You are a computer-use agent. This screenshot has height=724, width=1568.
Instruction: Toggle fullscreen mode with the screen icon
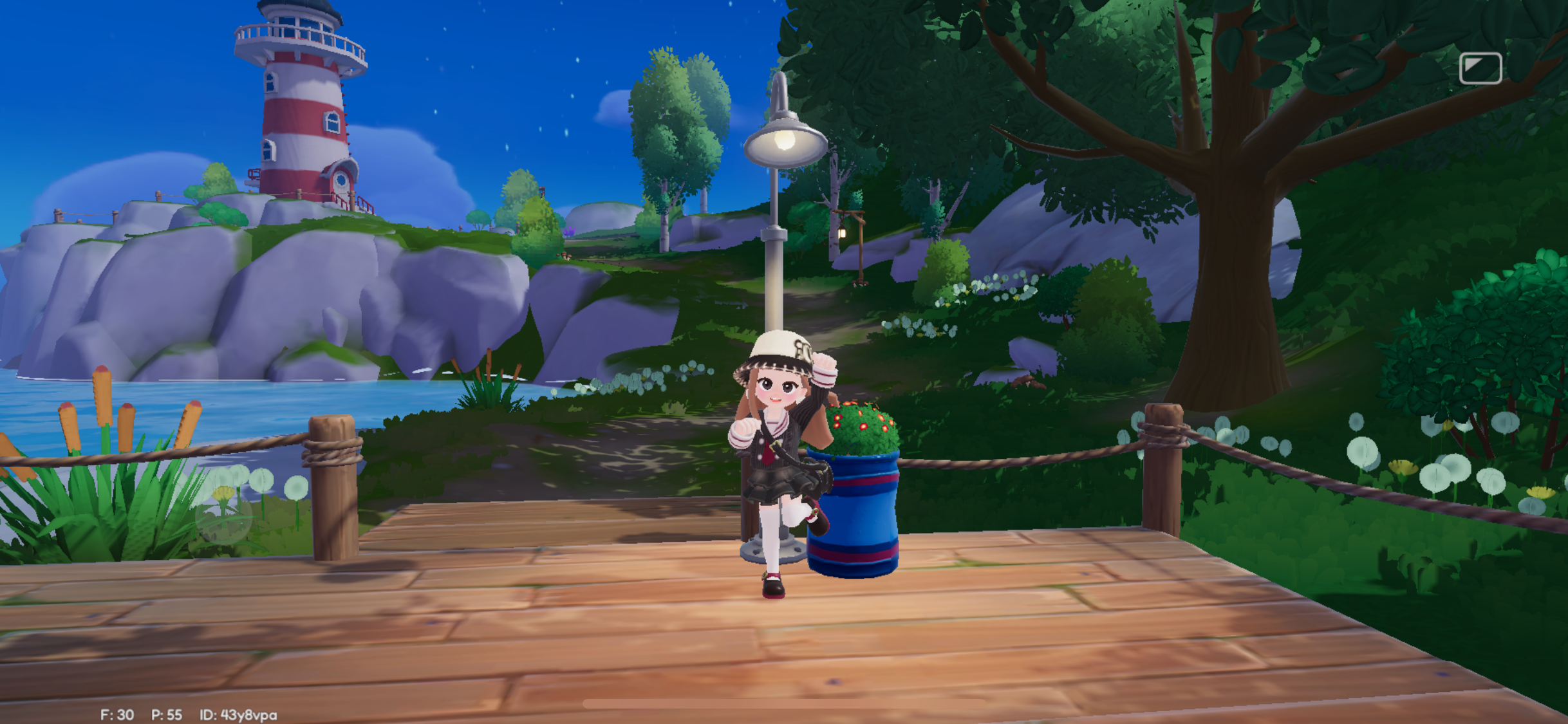(x=1482, y=68)
